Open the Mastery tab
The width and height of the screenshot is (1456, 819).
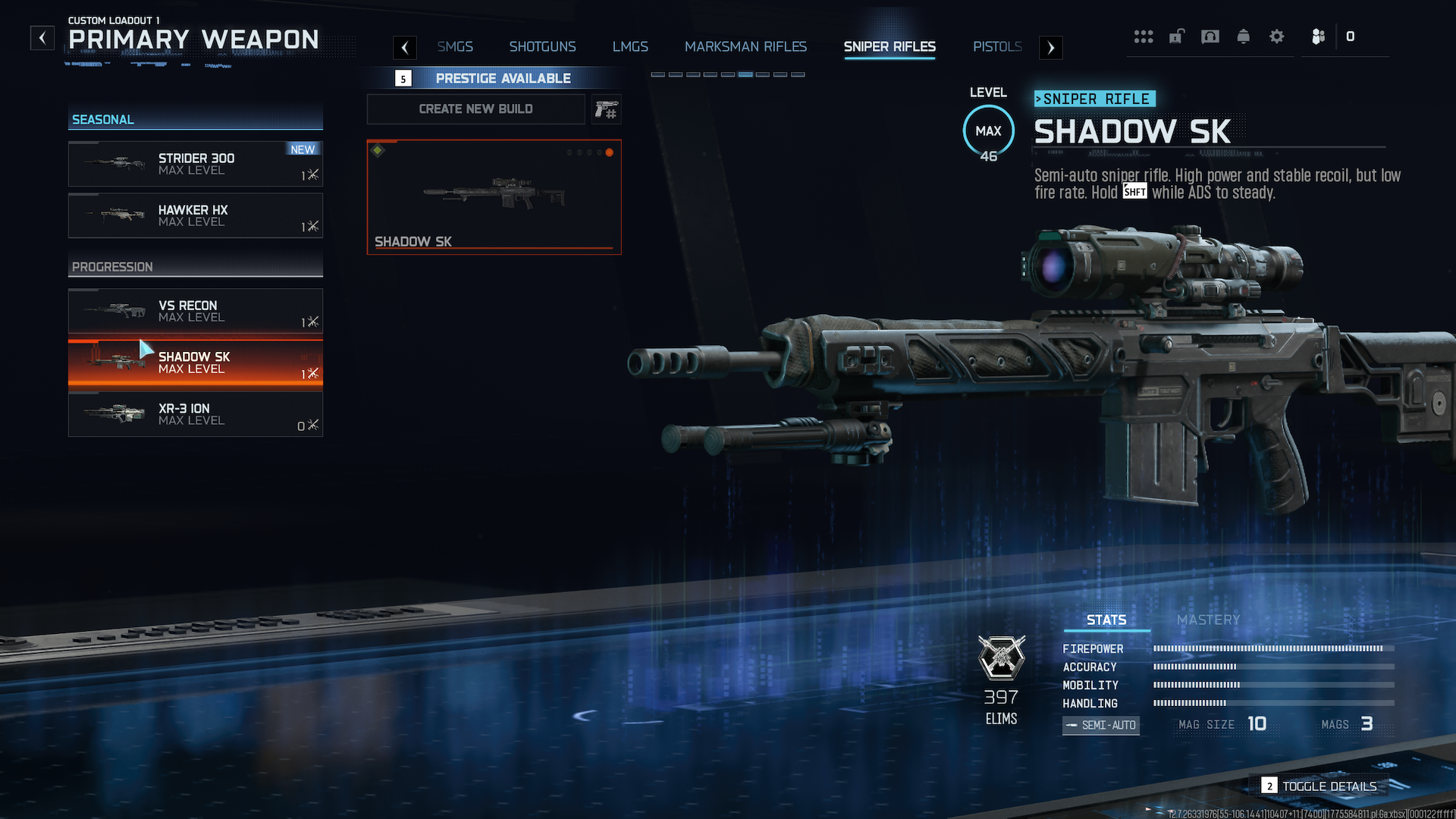(1208, 620)
